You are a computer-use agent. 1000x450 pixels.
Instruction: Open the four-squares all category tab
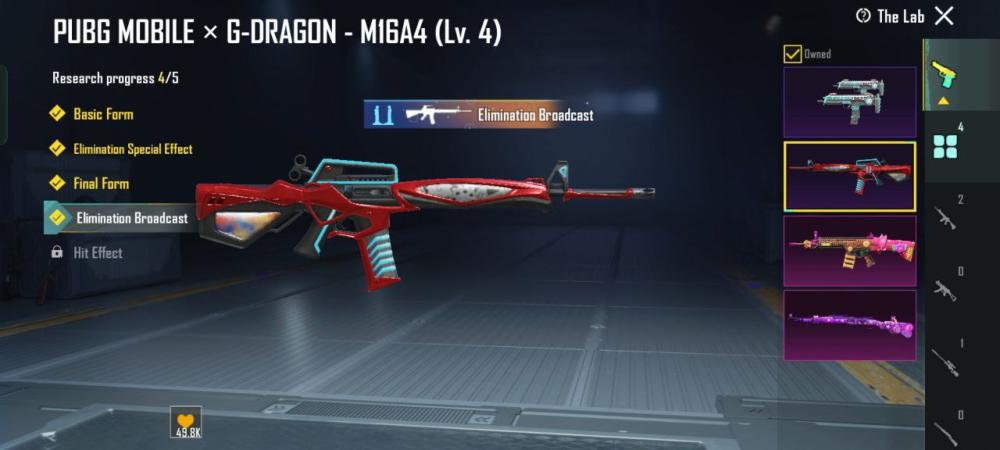pyautogui.click(x=945, y=147)
